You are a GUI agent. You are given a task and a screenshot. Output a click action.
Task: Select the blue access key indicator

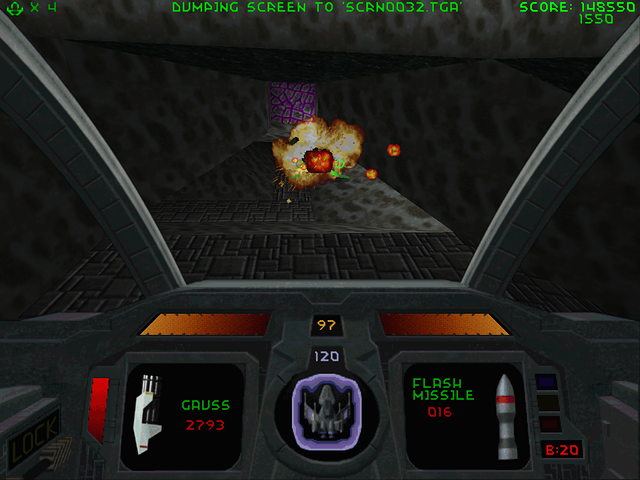pos(546,382)
